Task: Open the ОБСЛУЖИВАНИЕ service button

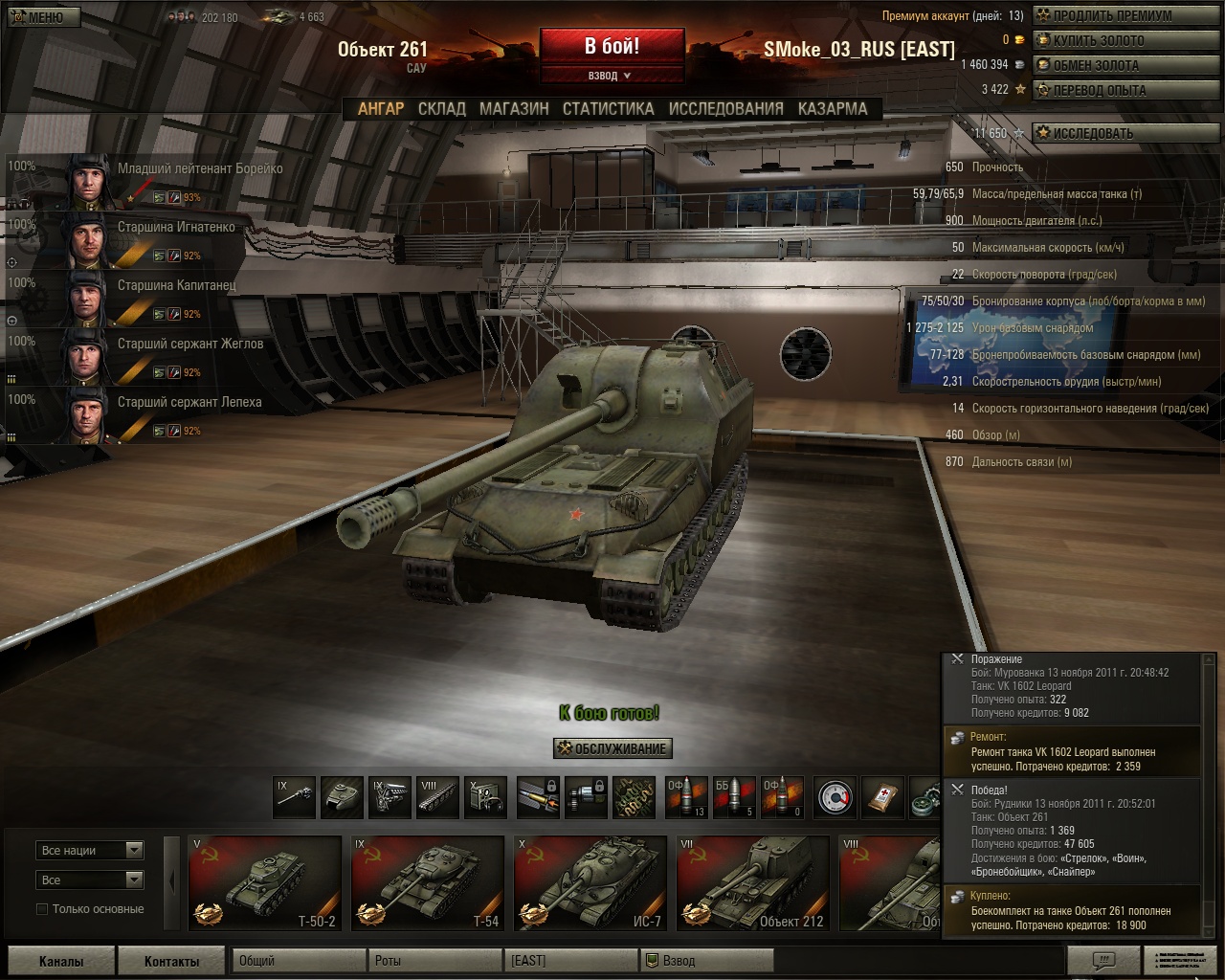Action: (613, 748)
